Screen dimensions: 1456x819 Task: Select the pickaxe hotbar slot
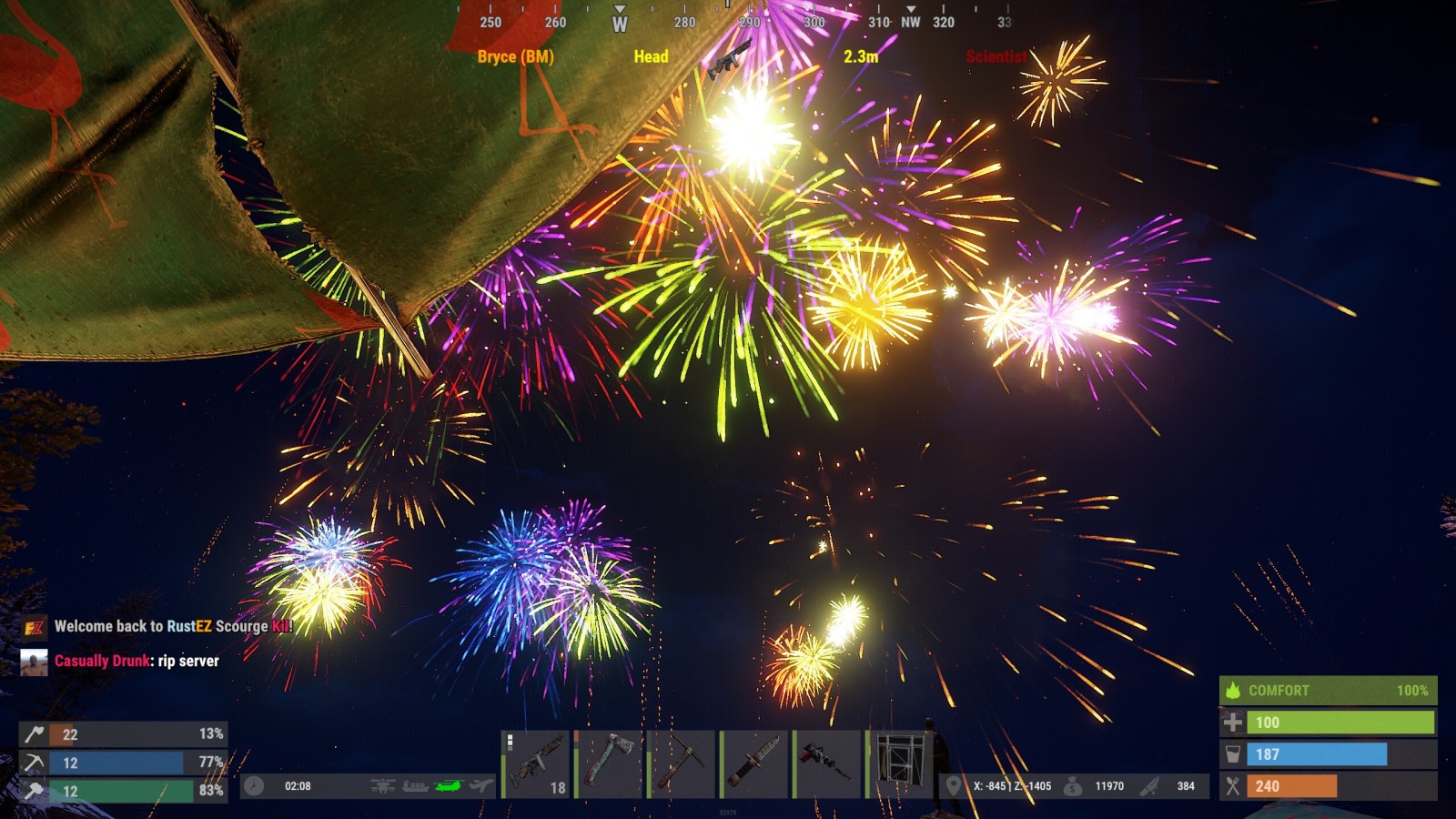[x=682, y=764]
